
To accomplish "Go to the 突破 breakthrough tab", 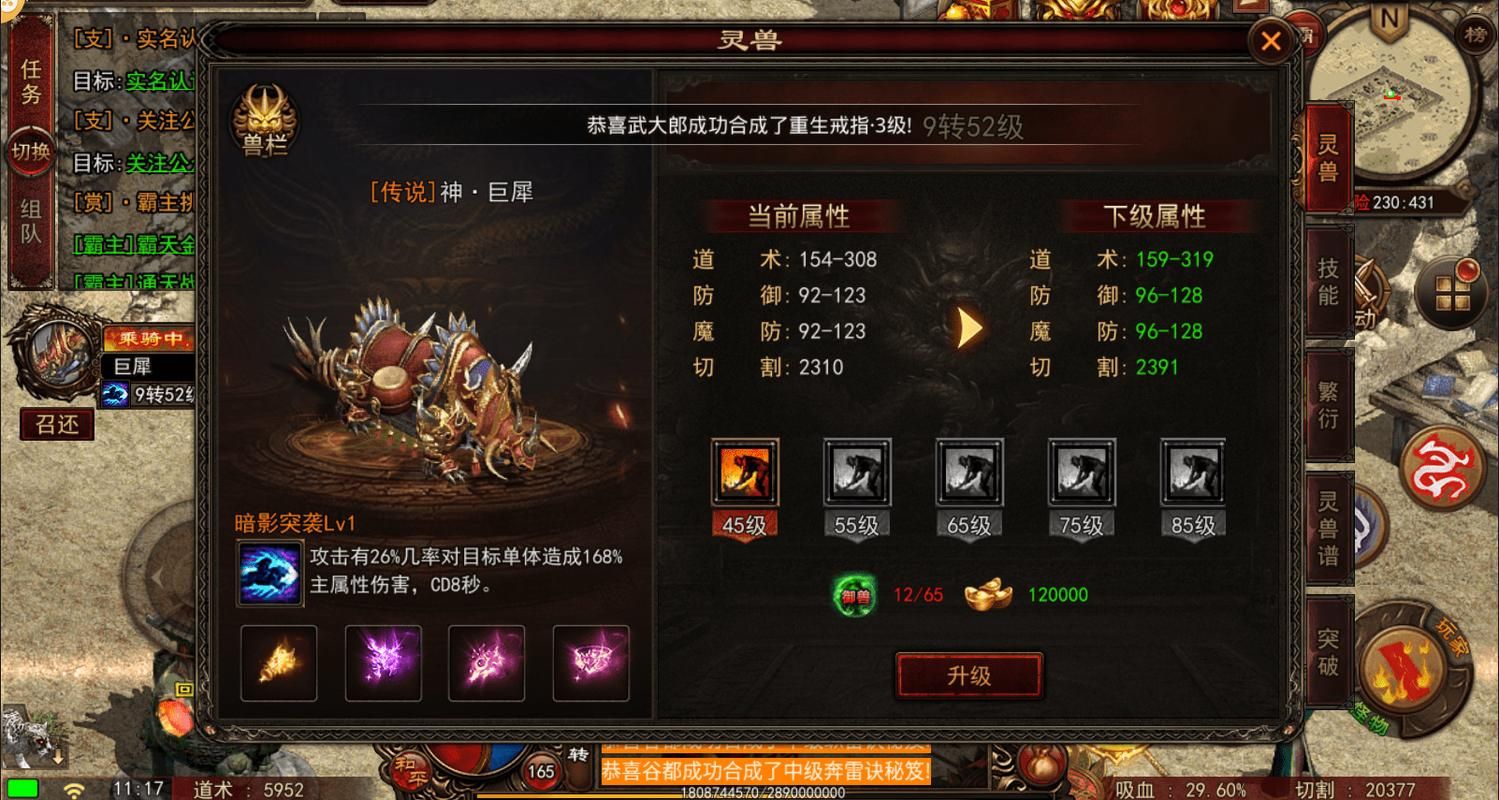I will coord(1327,651).
